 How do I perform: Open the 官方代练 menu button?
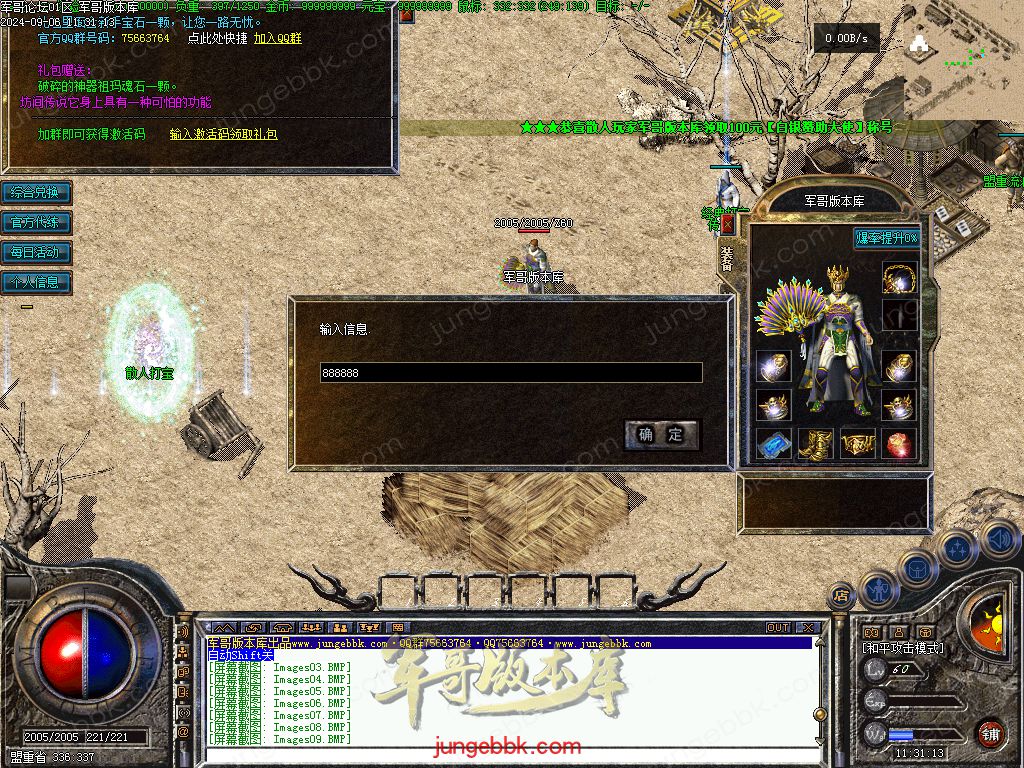coord(36,222)
